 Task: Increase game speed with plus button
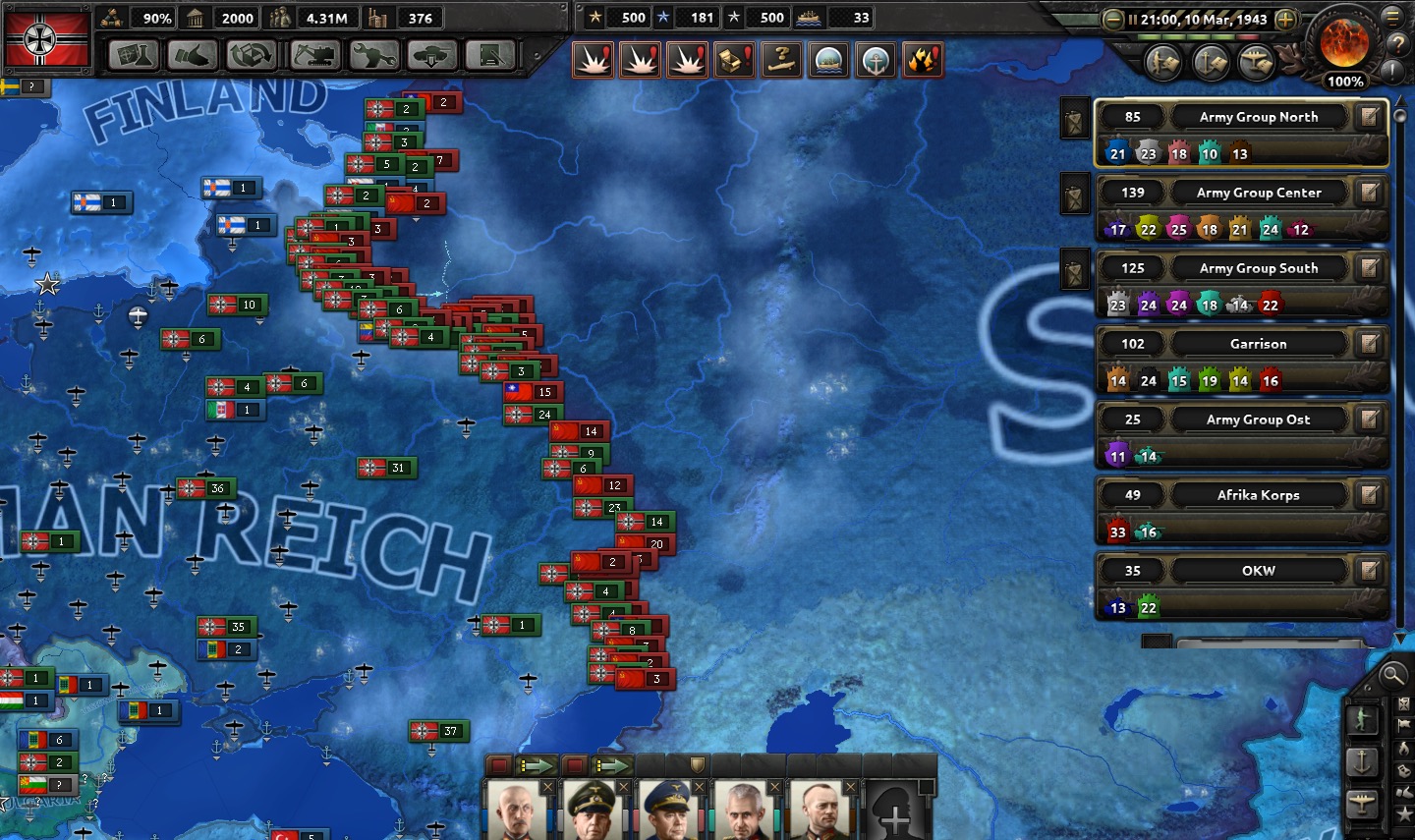pos(1285,20)
